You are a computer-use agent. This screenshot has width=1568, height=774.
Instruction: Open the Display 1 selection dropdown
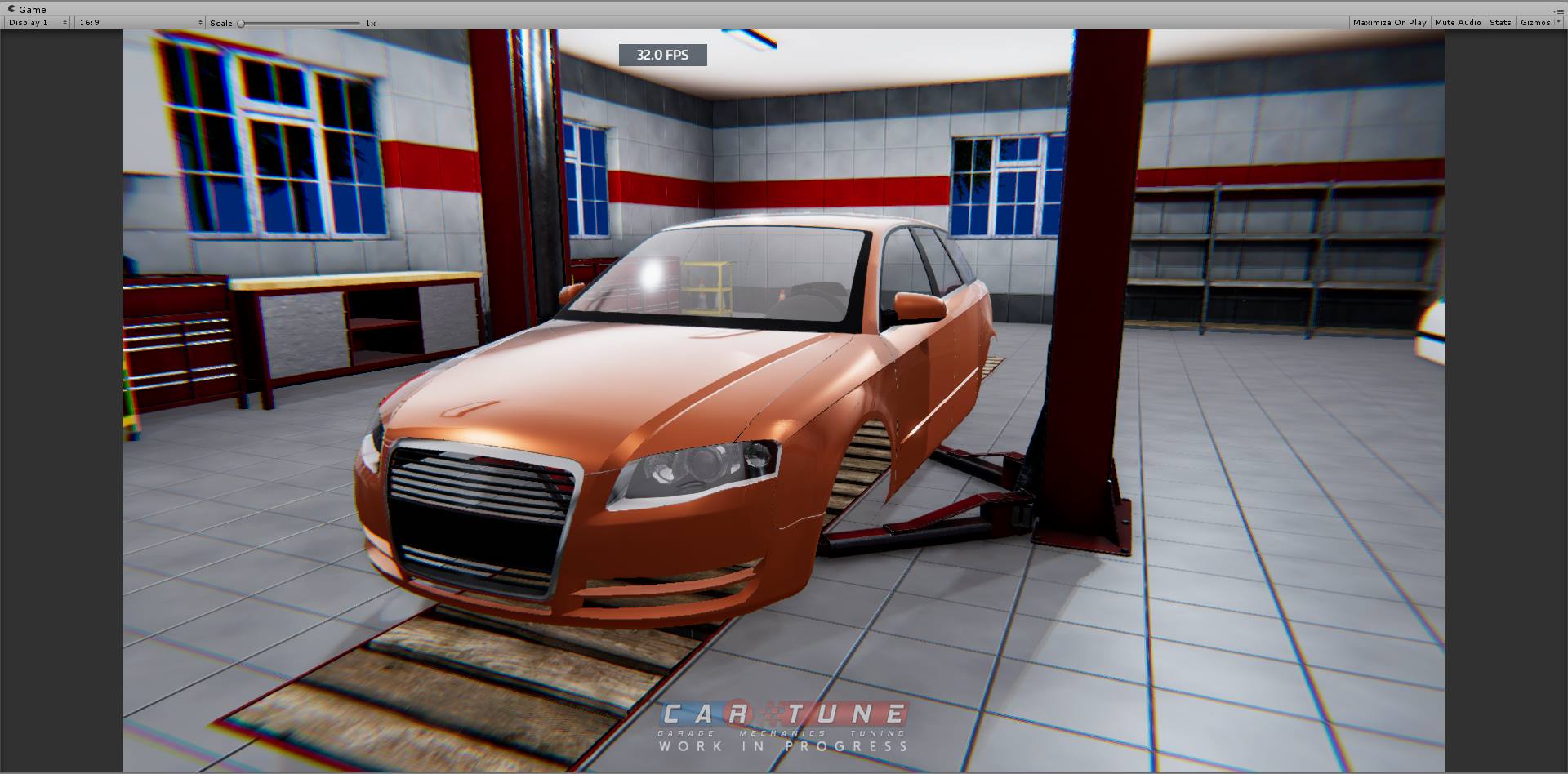coord(33,22)
